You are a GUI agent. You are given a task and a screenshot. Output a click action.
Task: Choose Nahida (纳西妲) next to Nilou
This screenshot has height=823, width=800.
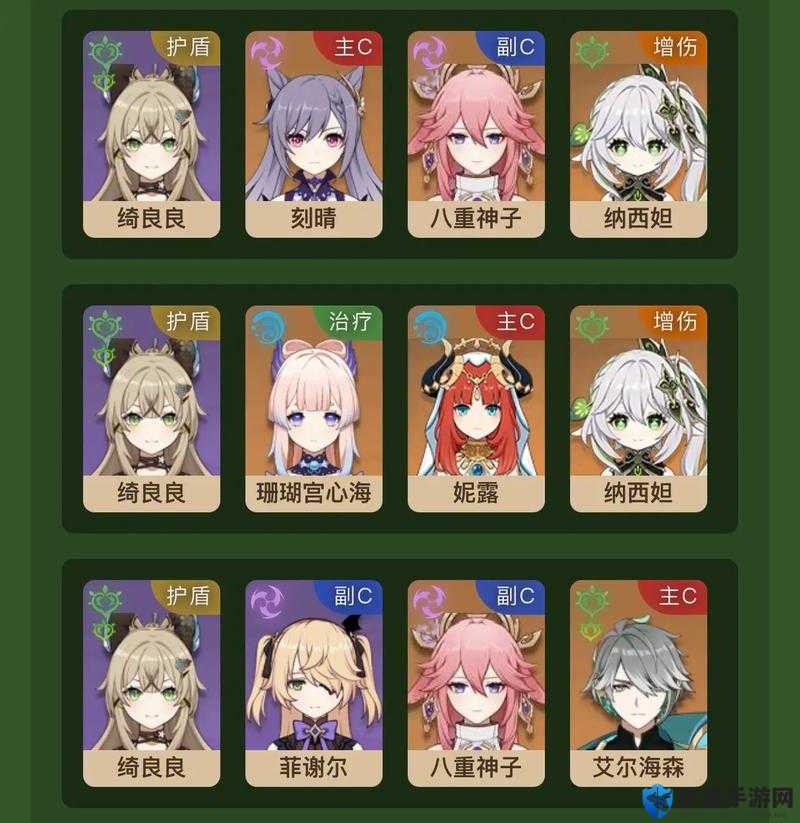[638, 409]
